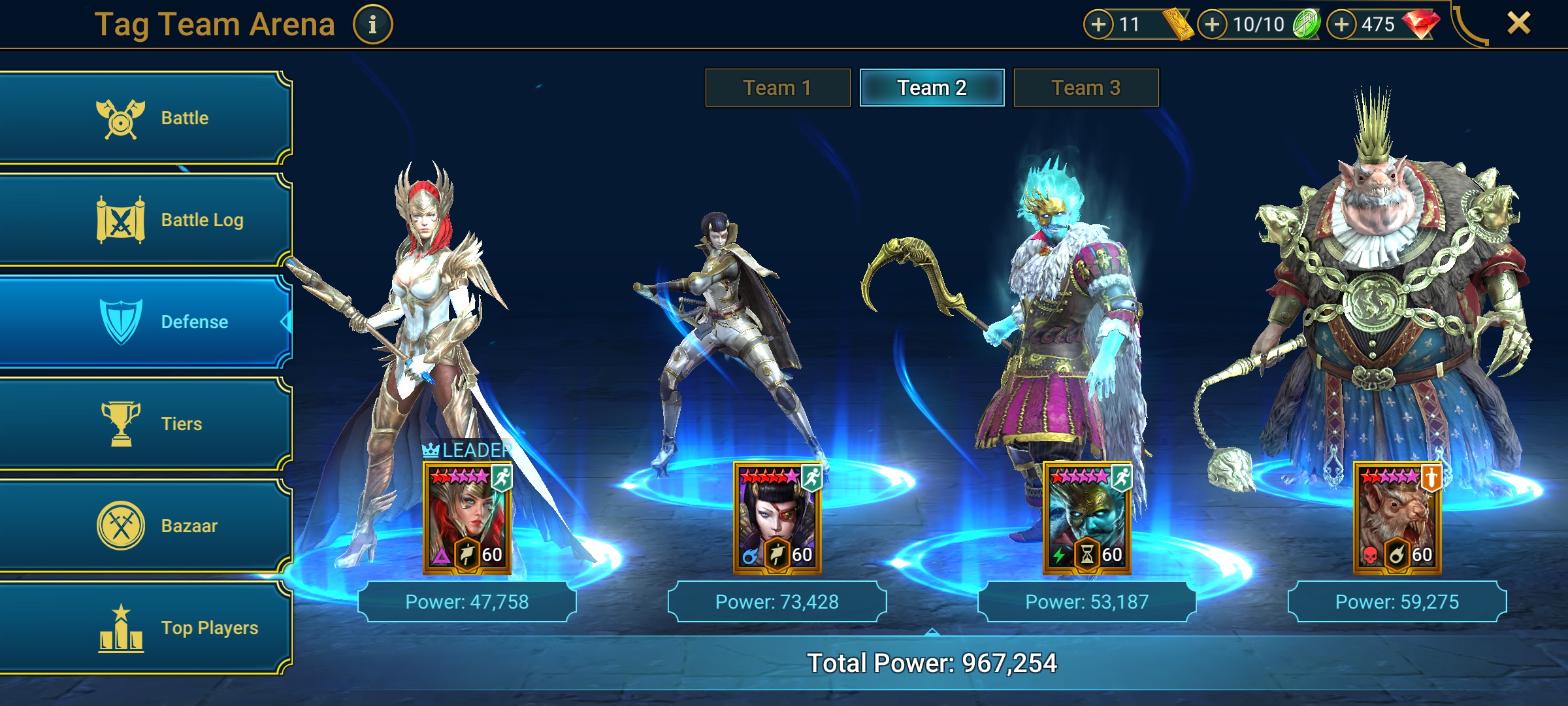Select the red-haired leader champion portrait
This screenshot has height=706, width=1568.
467,518
